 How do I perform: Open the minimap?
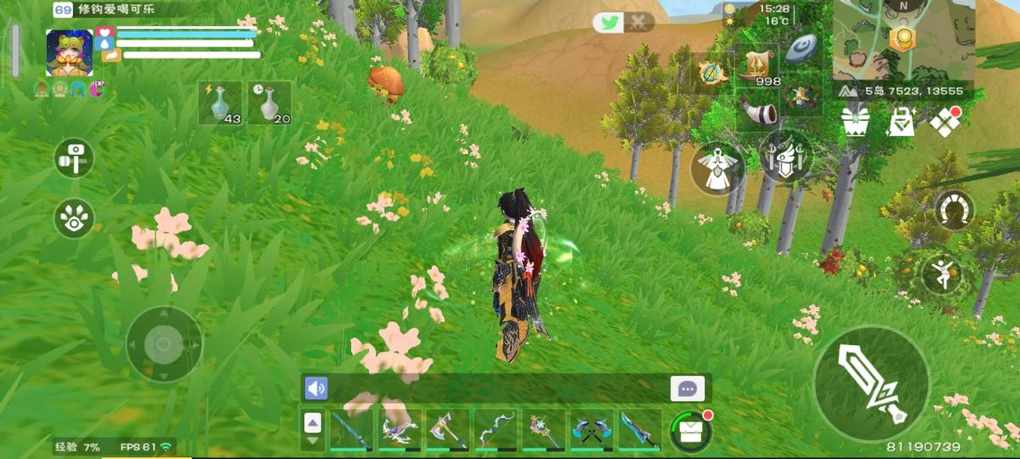pos(903,40)
